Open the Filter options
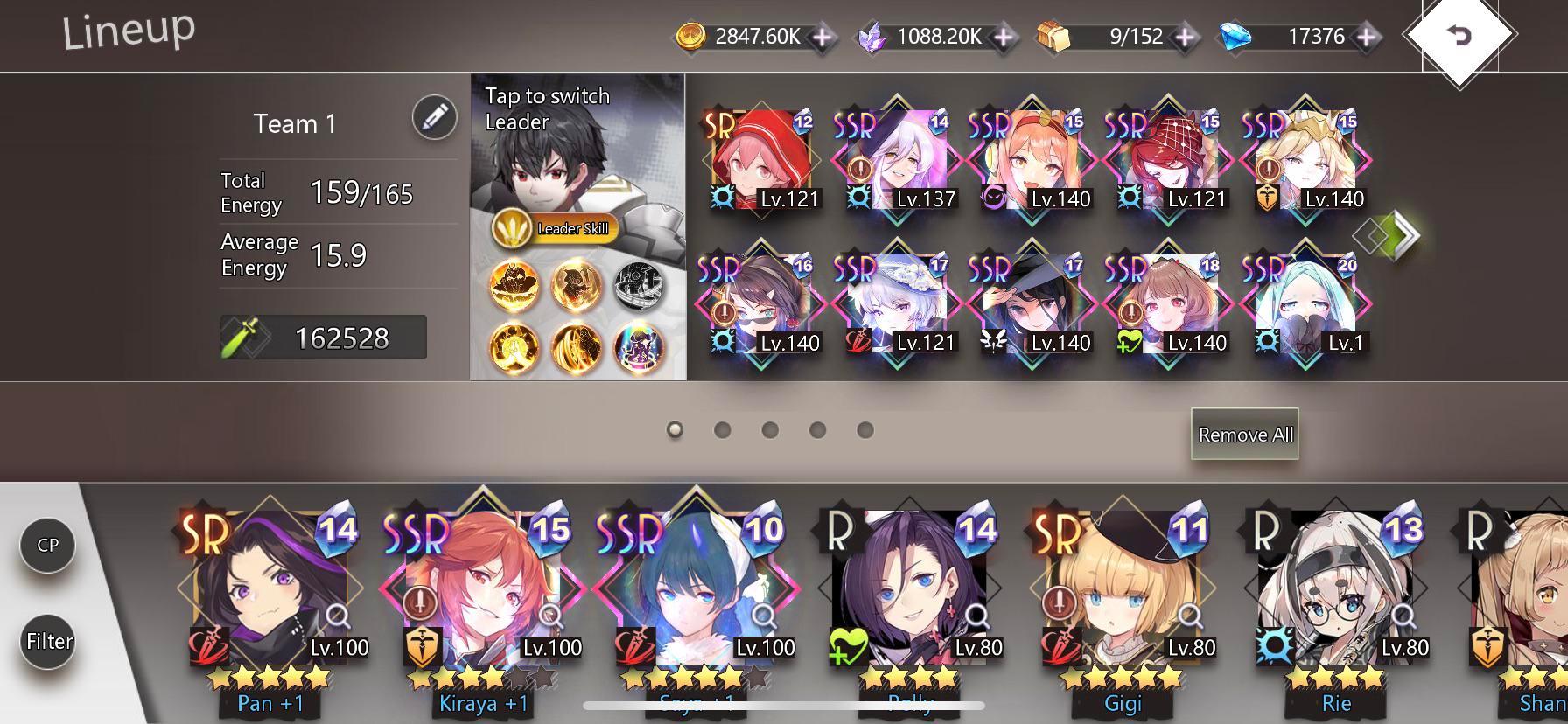Image resolution: width=1568 pixels, height=724 pixels. pos(48,641)
